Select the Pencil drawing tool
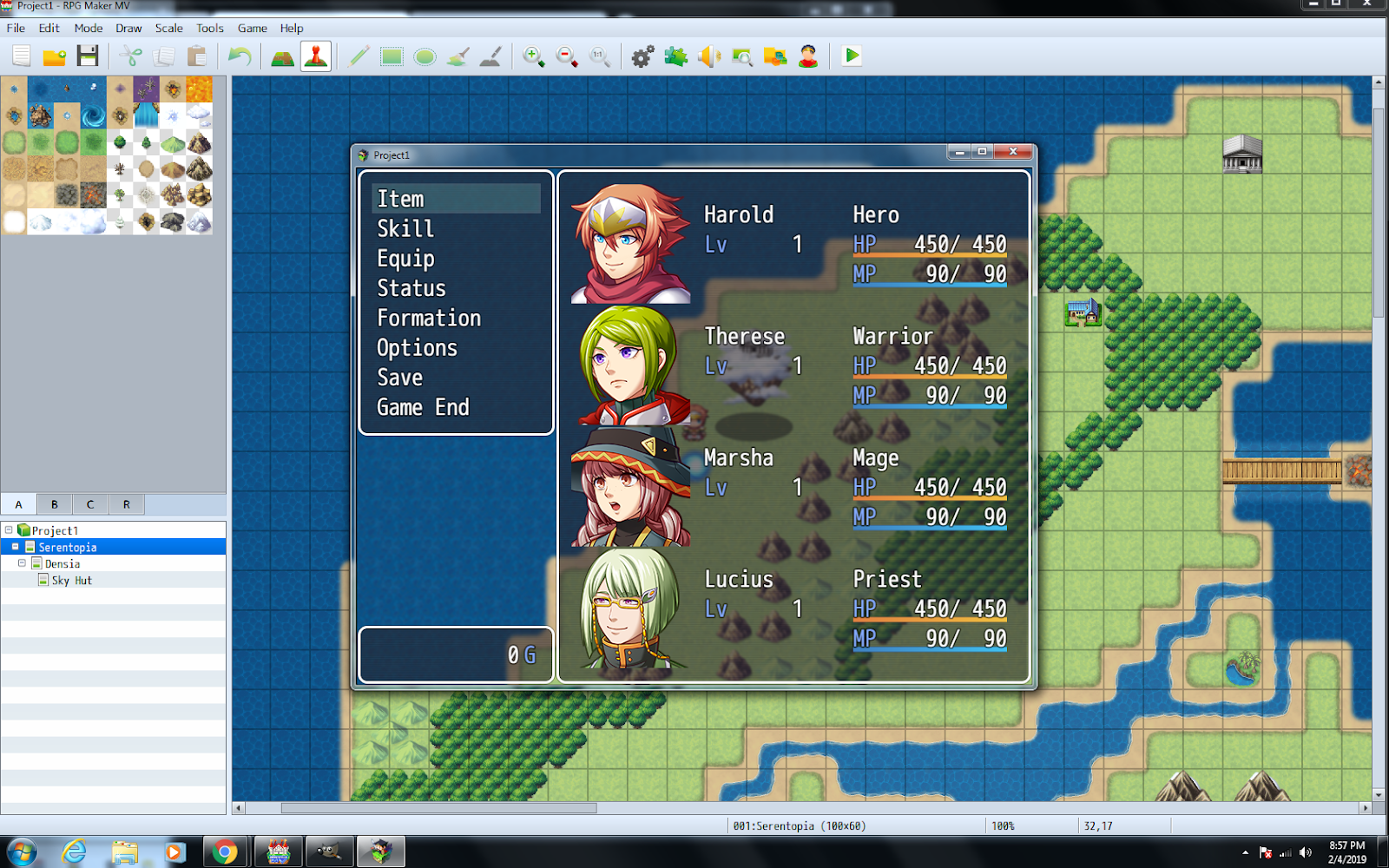 click(358, 56)
